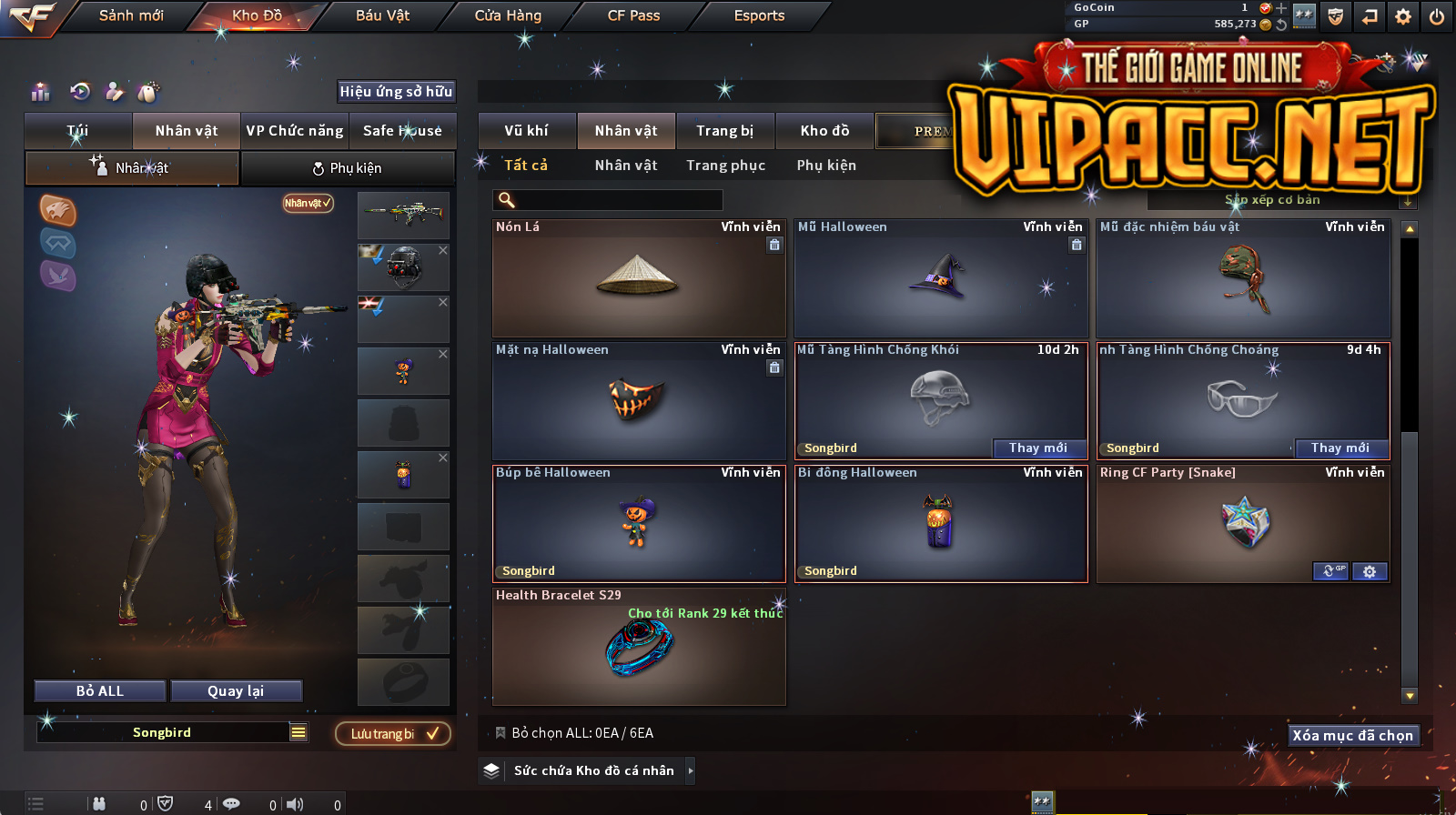This screenshot has width=1456, height=815.
Task: Select the Mặt nạ Halloween mask
Action: (638, 401)
